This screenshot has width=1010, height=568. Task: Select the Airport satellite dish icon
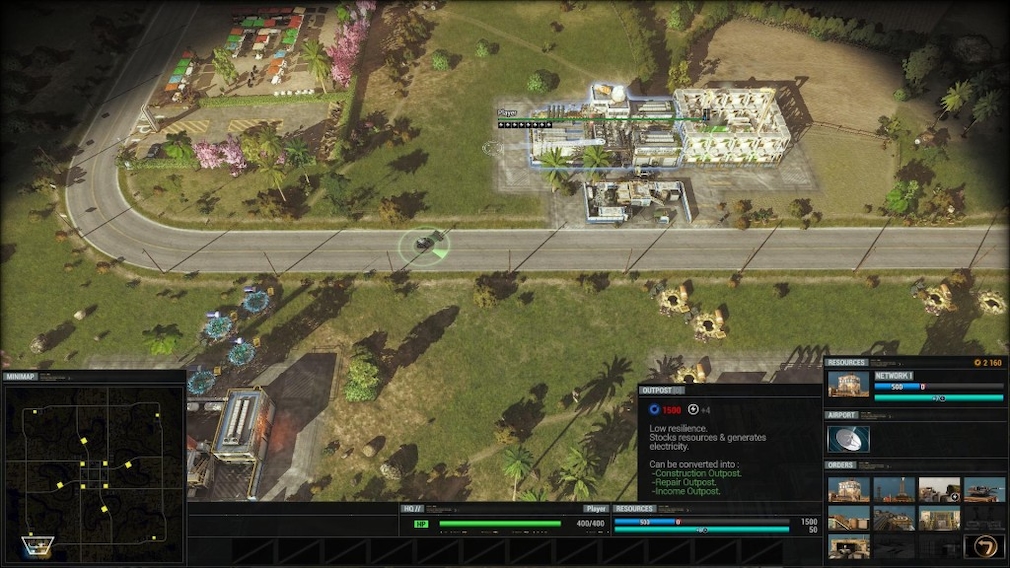[848, 439]
